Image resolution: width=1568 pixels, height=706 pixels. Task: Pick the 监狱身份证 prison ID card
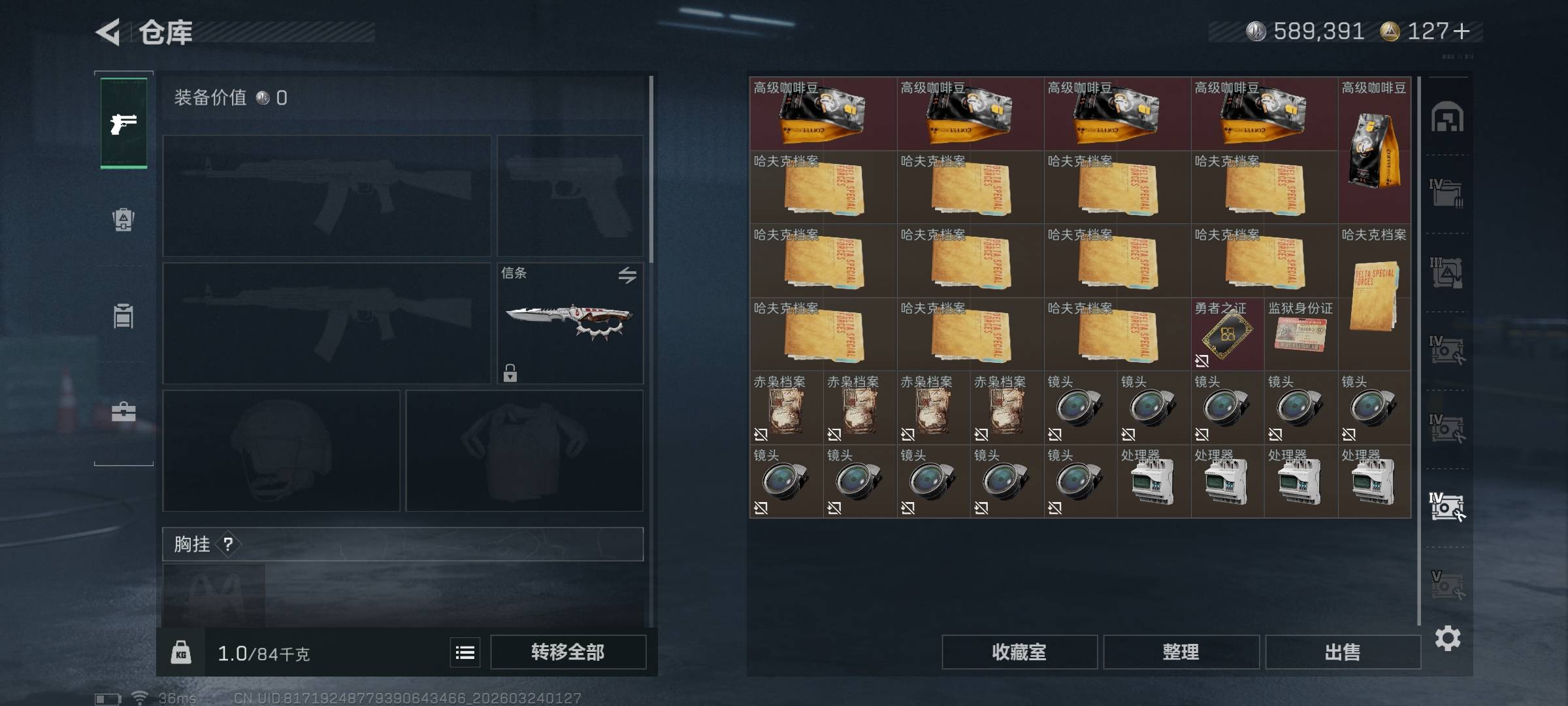coord(1301,335)
